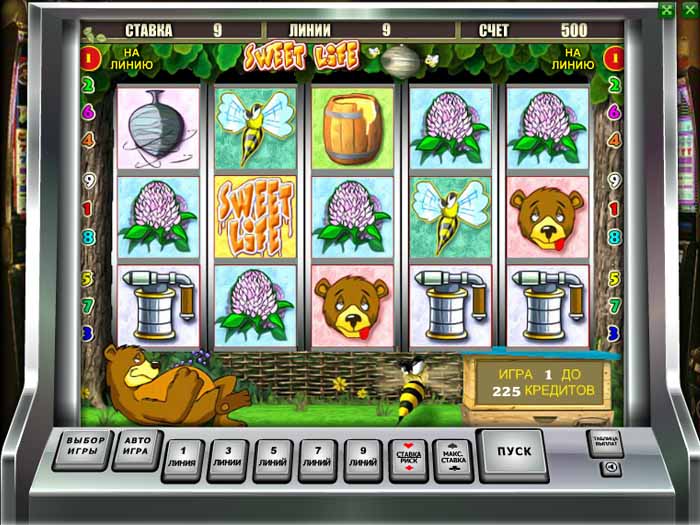
Task: Select the 9 линий button
Action: [x=364, y=458]
